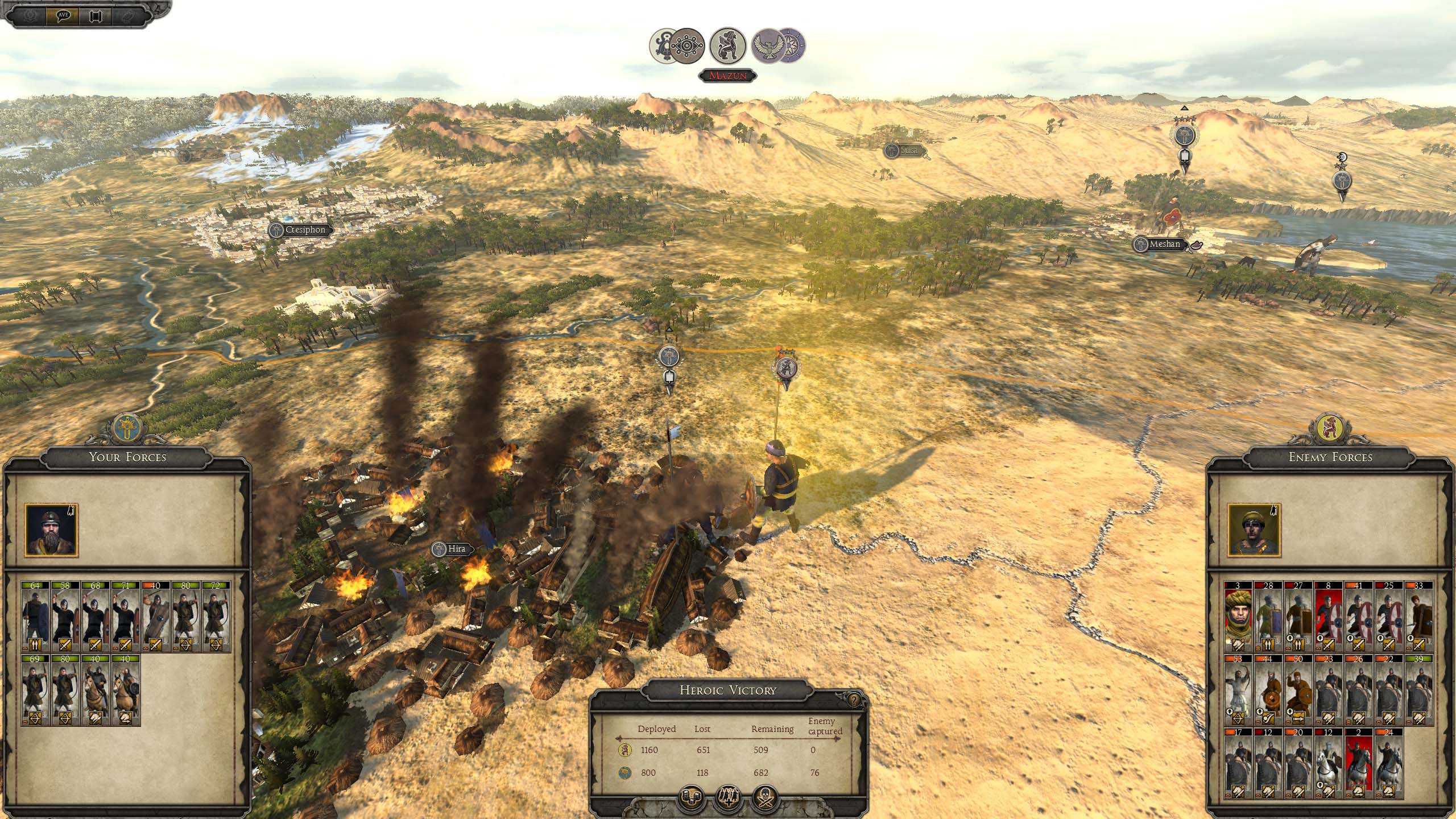Screen dimensions: 1456x819
Task: Select enemy turbaned general unit card
Action: click(1238, 617)
